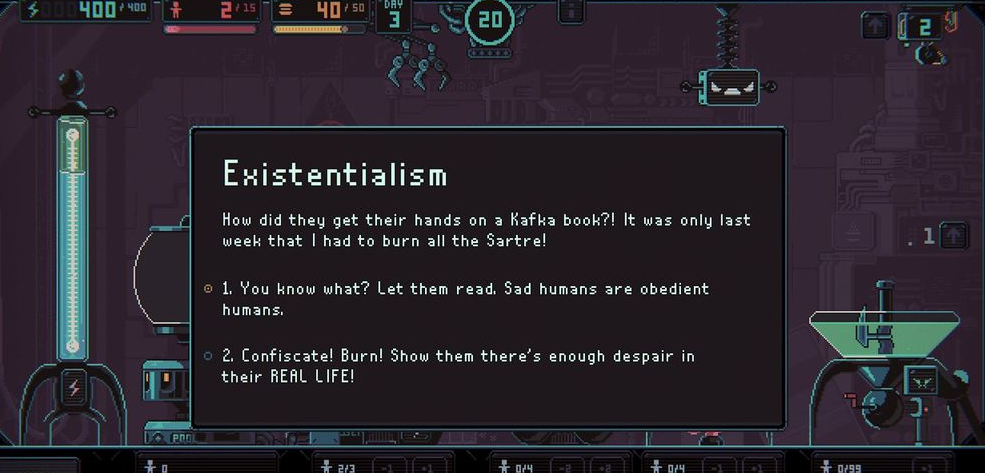Choose option 1: Let them read
Viewport: 985px width, 473px height.
coord(464,298)
